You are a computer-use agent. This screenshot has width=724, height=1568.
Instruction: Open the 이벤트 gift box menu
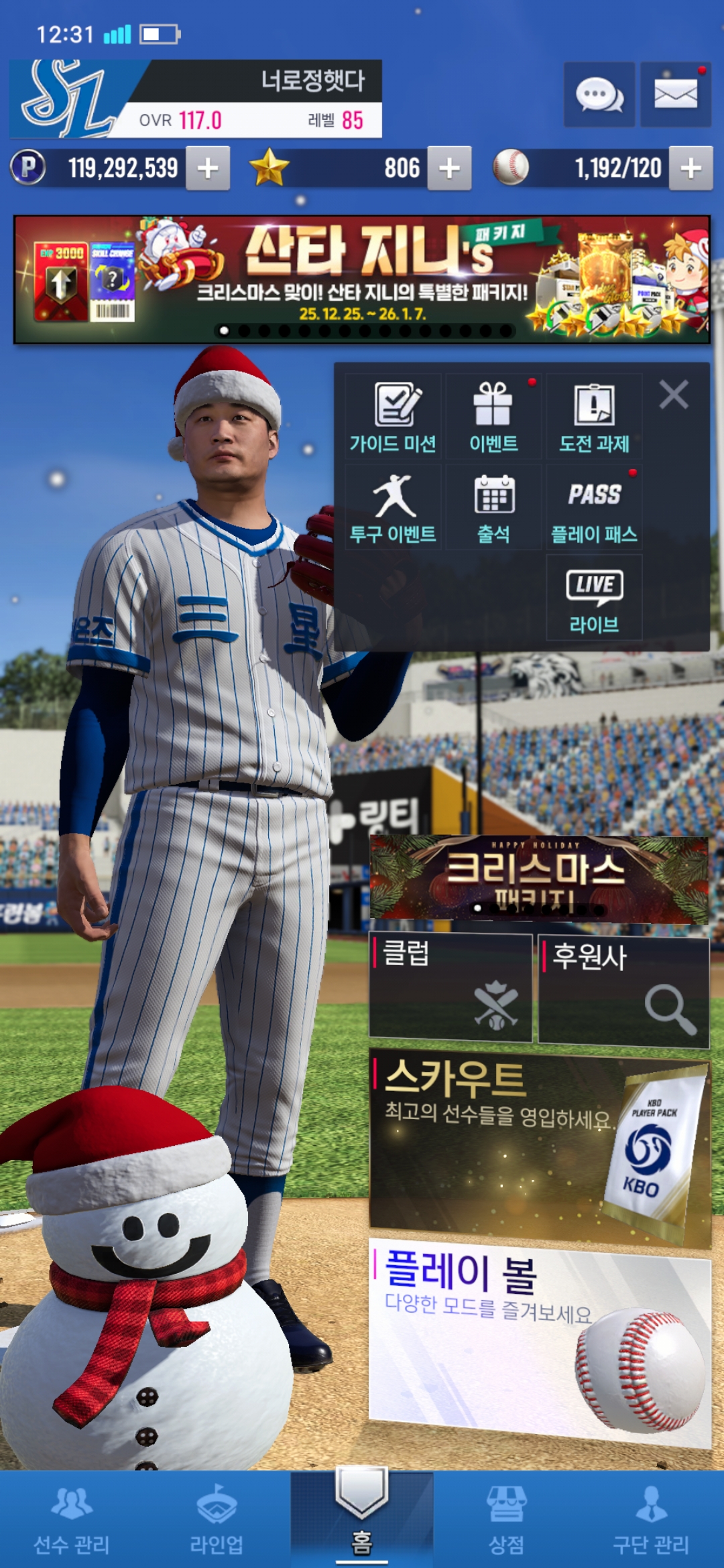tap(493, 417)
